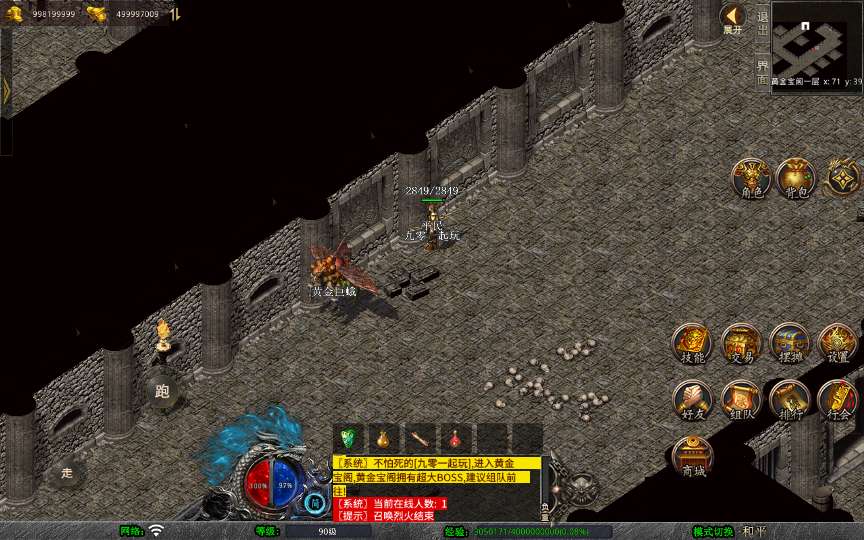The width and height of the screenshot is (864, 540).
Task: Open the 角色 character panel
Action: point(748,177)
